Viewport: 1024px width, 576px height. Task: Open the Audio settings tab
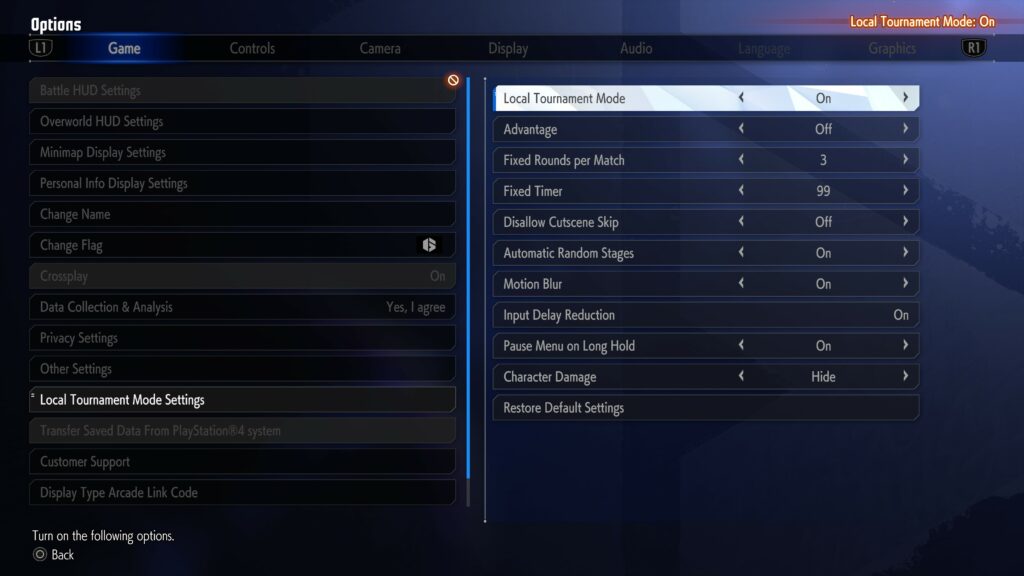[636, 48]
